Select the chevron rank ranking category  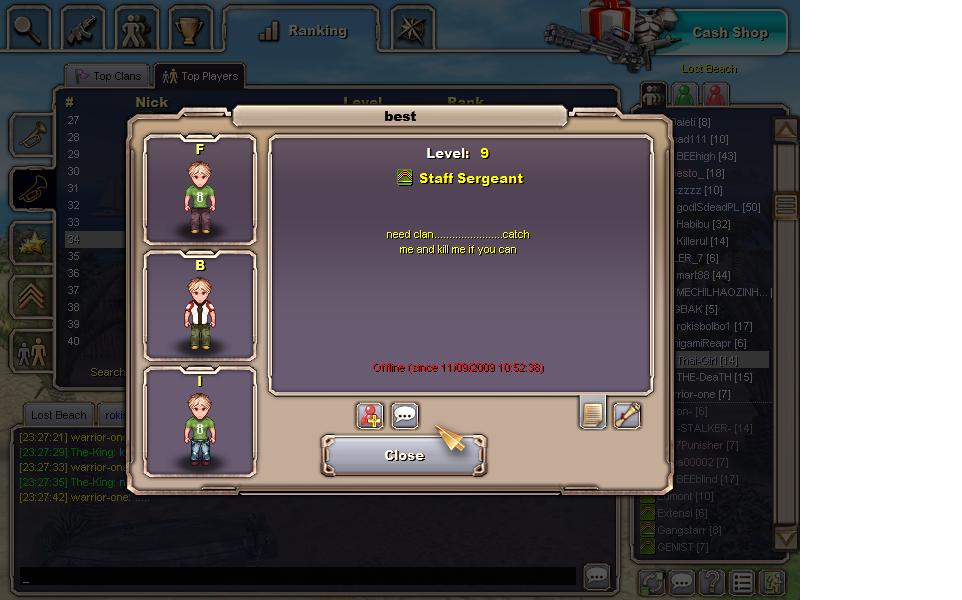32,297
